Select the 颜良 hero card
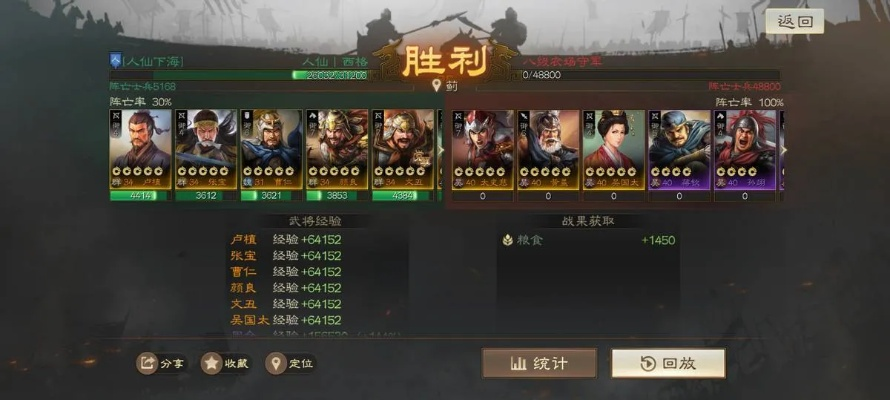This screenshot has height=400, width=890. tap(337, 148)
